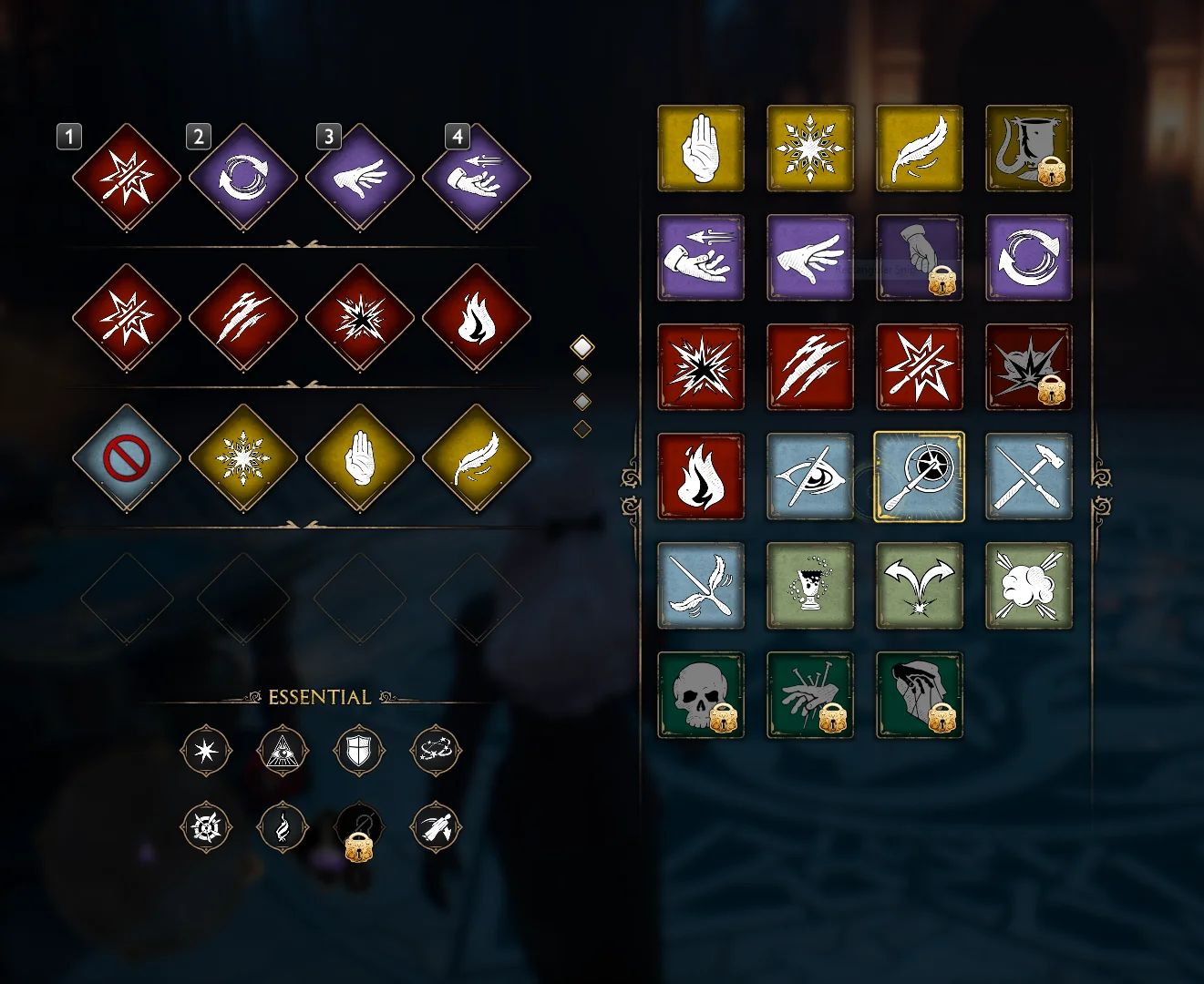Select the locked grey fist spell
Screen dimensions: 1204x984
[x=920, y=258]
